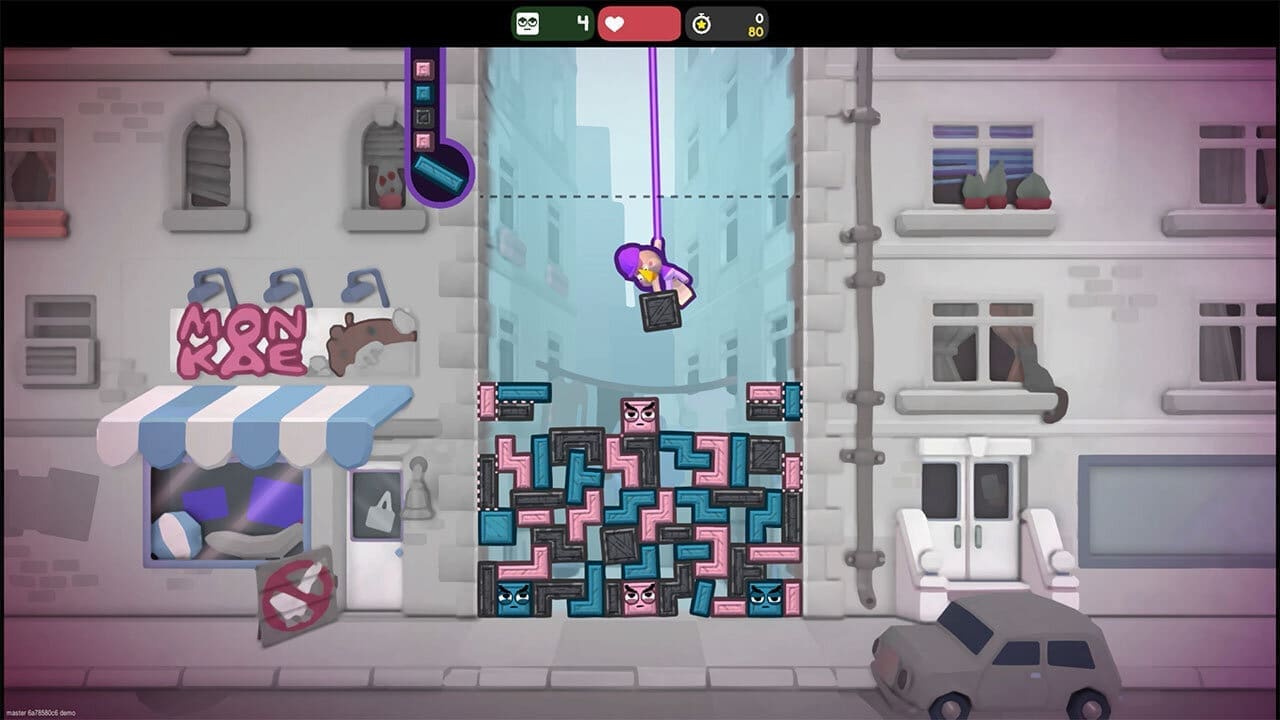This screenshot has width=1280, height=720.
Task: Click the green face counter icon
Action: [530, 22]
